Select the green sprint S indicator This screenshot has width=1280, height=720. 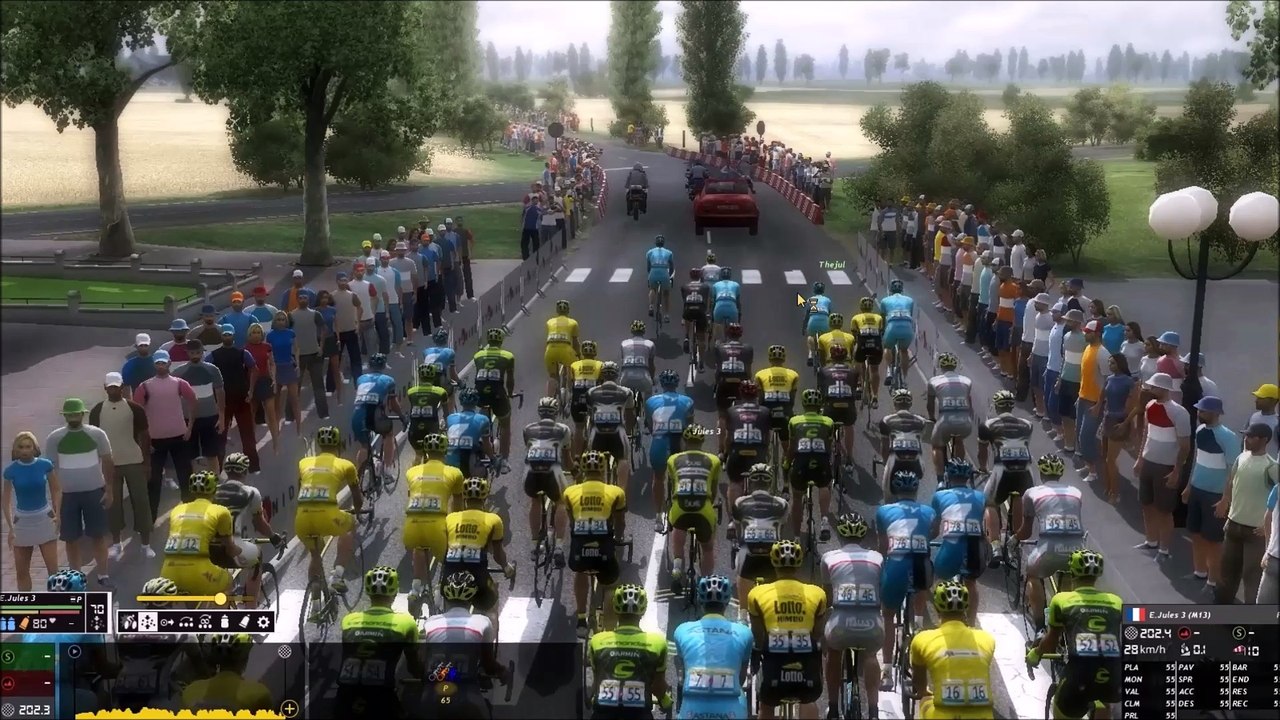[x=8, y=657]
